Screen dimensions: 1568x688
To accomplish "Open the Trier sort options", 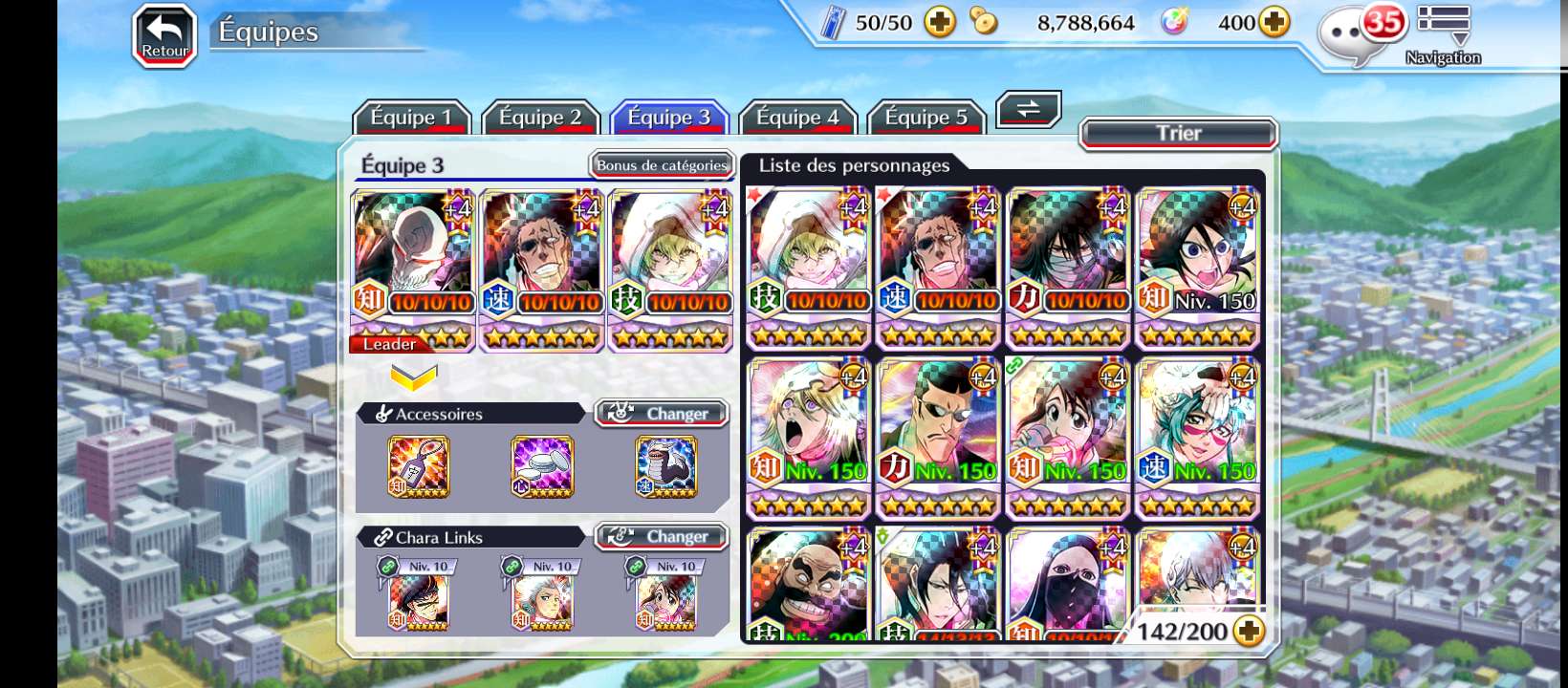I will 1178,133.
